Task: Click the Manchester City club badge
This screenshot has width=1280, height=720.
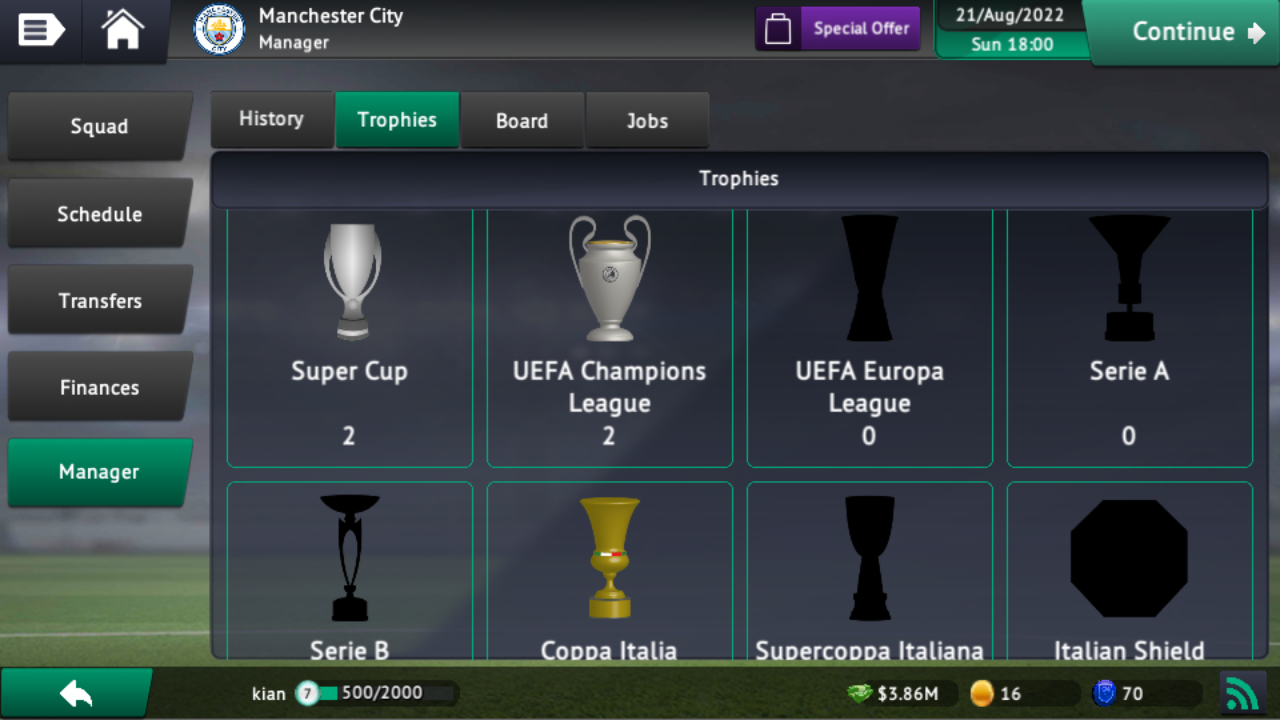Action: (x=218, y=29)
